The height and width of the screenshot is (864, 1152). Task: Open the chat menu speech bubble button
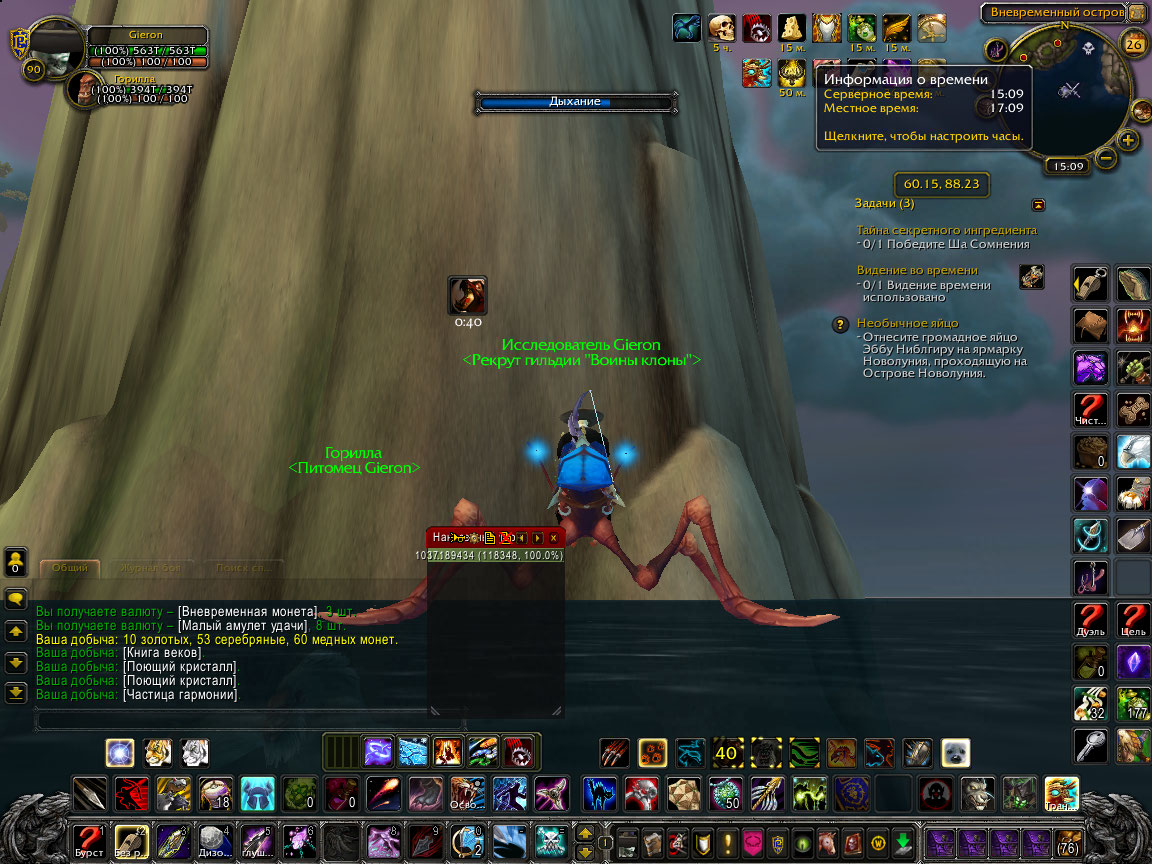pyautogui.click(x=16, y=599)
